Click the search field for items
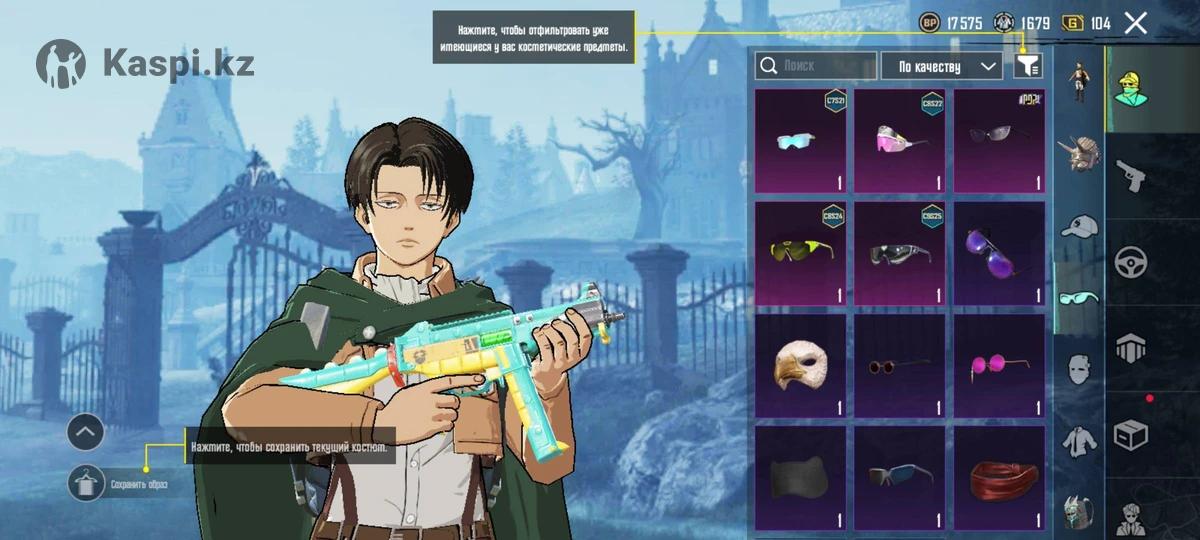The width and height of the screenshot is (1200, 540). [x=815, y=66]
